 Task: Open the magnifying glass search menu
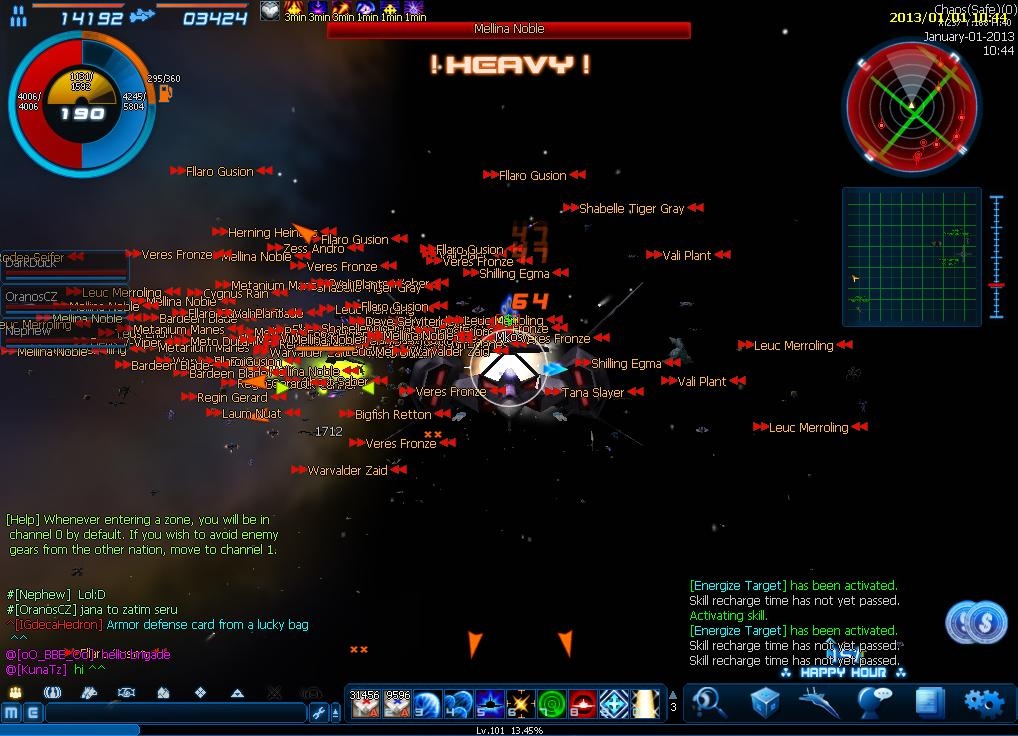click(709, 702)
